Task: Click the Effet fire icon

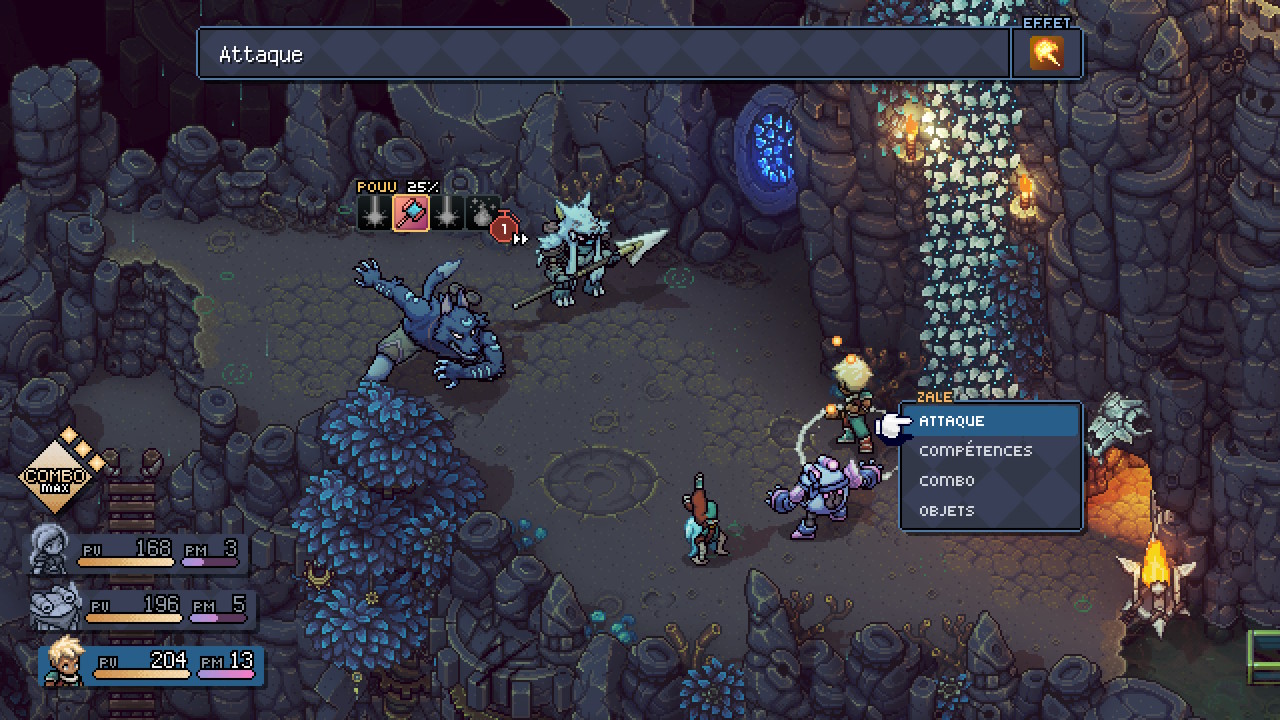Action: [x=1046, y=53]
